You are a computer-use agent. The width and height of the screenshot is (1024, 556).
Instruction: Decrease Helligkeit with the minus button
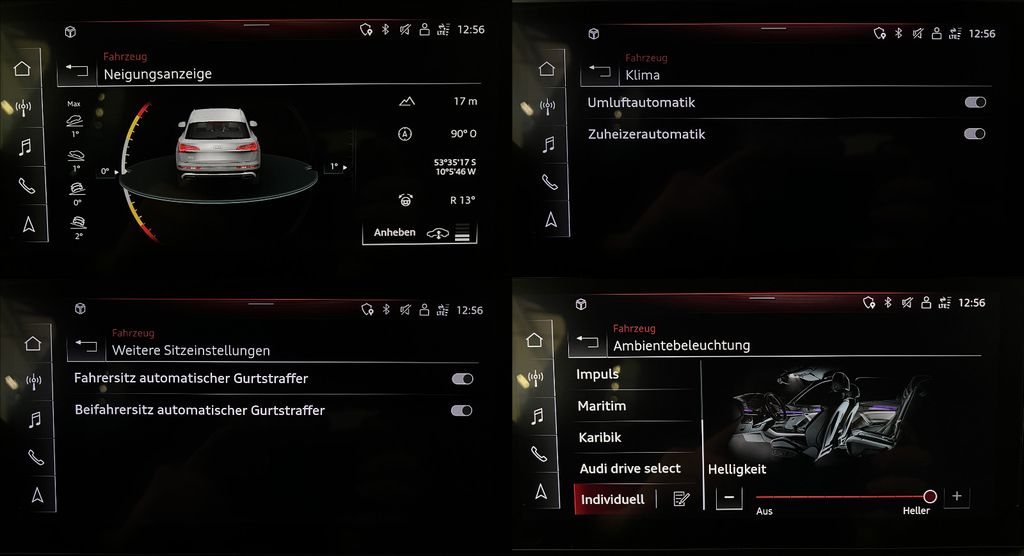(x=729, y=497)
